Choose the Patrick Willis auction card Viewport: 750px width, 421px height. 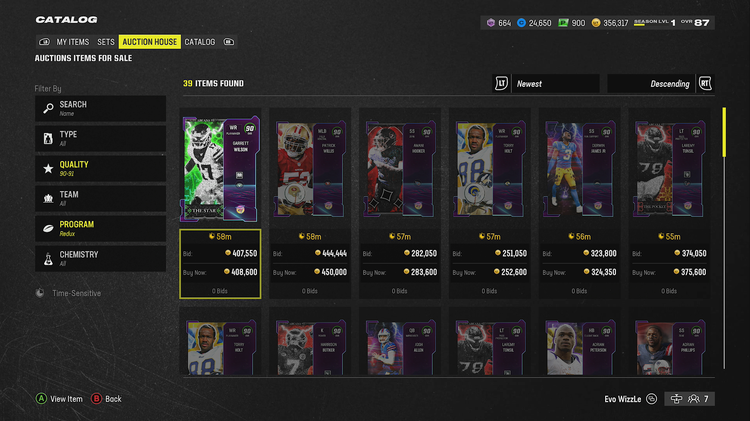coord(310,168)
